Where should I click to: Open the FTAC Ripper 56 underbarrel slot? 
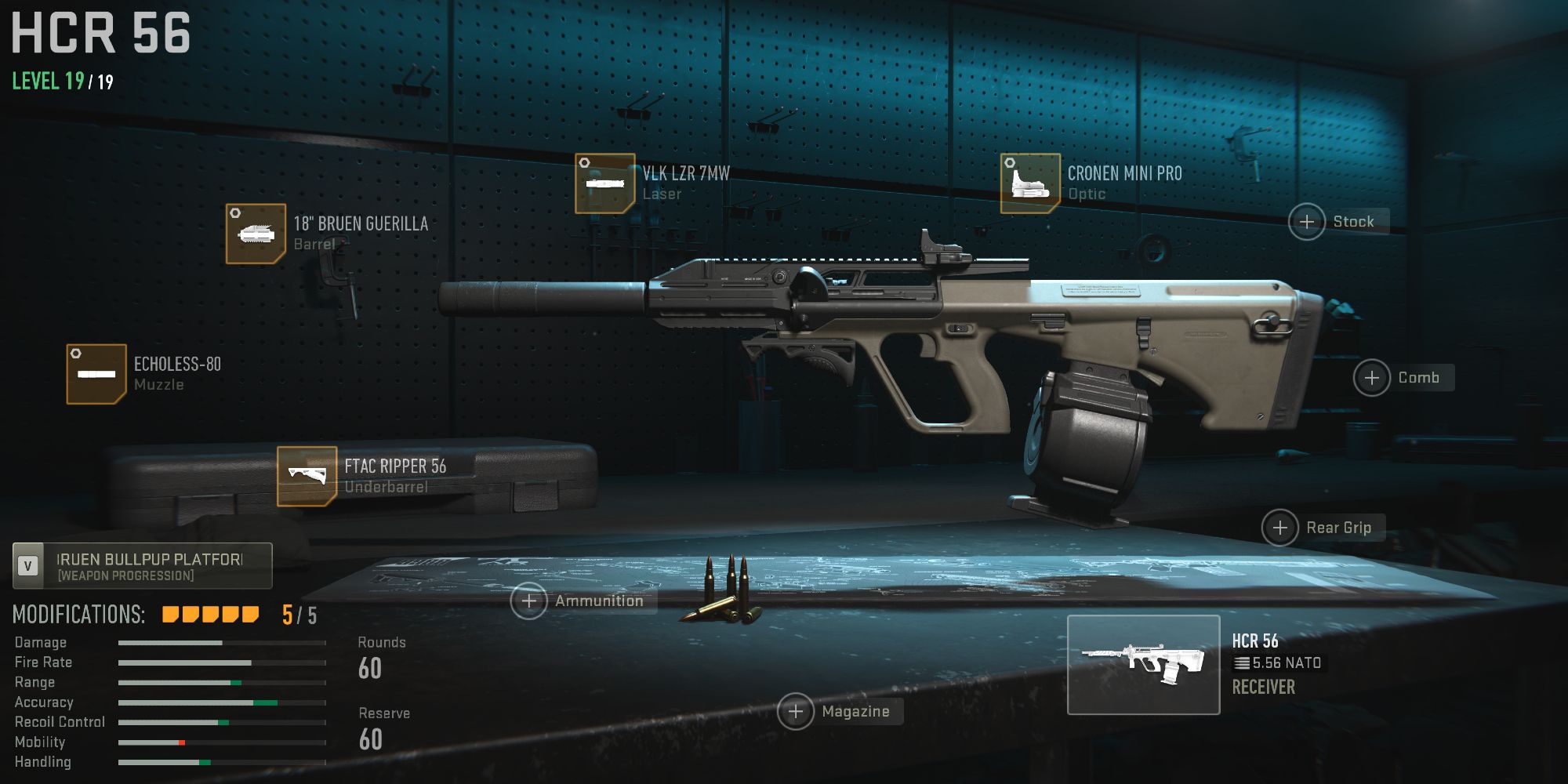tap(307, 476)
